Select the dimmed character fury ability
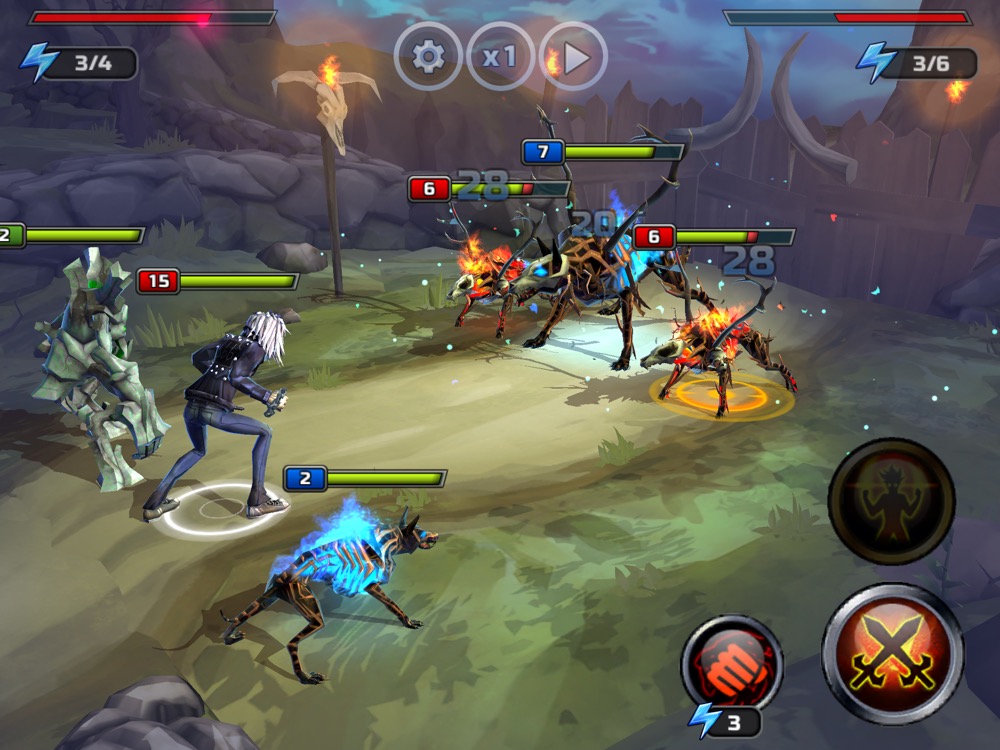The width and height of the screenshot is (1000, 750). click(x=891, y=501)
